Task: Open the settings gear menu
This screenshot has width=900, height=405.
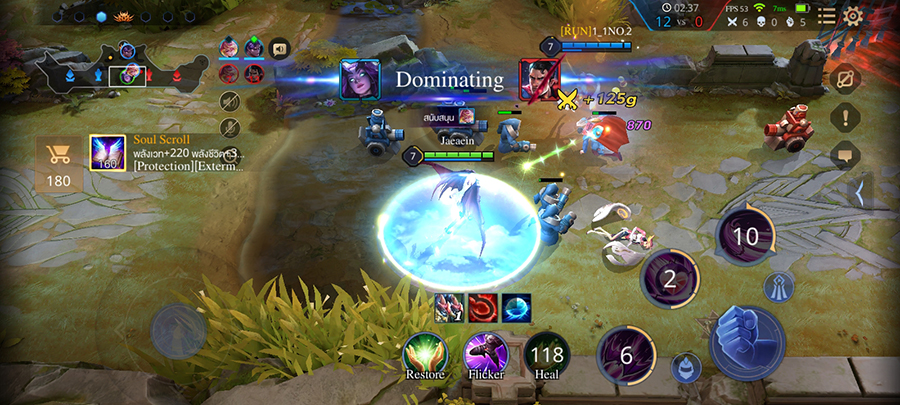Action: (853, 16)
